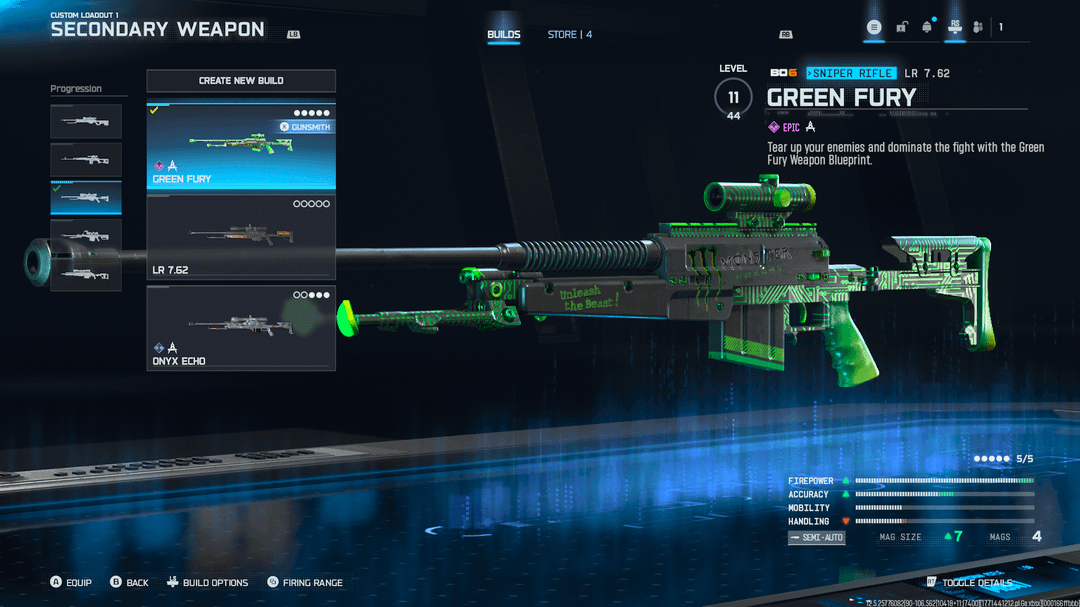Open the Store tab
Screen dimensions: 1080x607
pyautogui.click(x=569, y=35)
